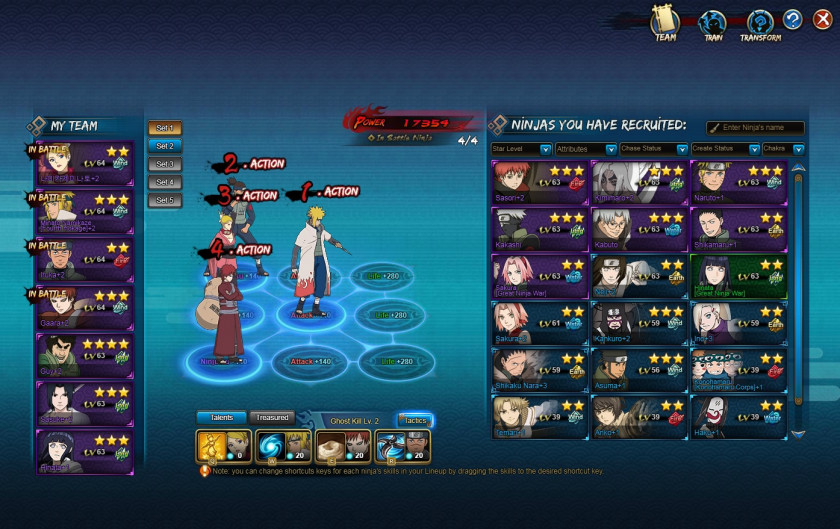Screen dimensions: 840x529
Task: Close the team screen with the red X
Action: point(821,19)
